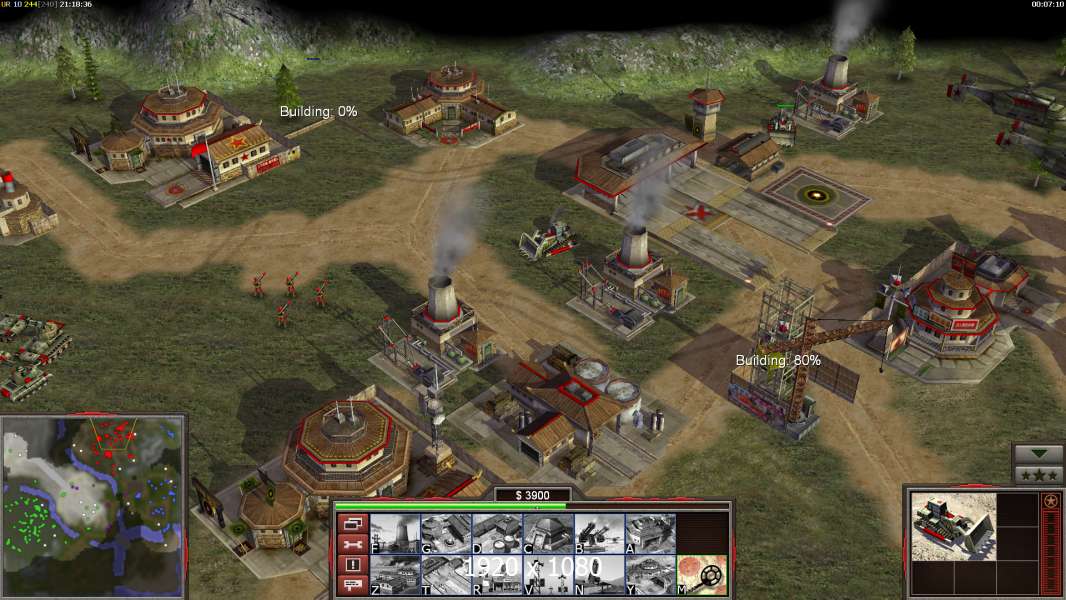This screenshot has height=600, width=1066.
Task: Click on the minimap
Action: (92, 484)
